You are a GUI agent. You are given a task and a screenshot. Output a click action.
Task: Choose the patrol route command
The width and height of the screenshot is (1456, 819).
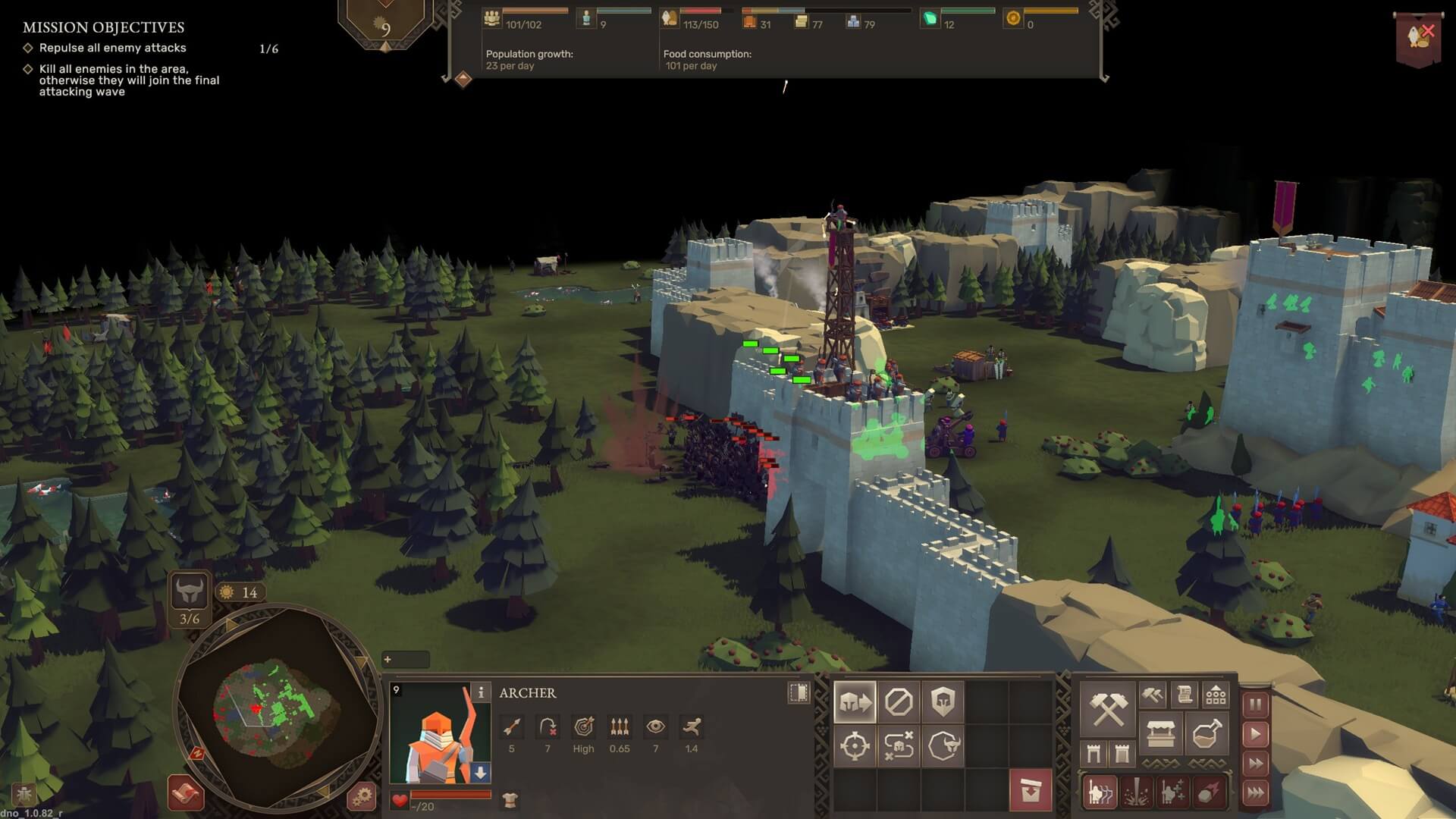tap(899, 746)
